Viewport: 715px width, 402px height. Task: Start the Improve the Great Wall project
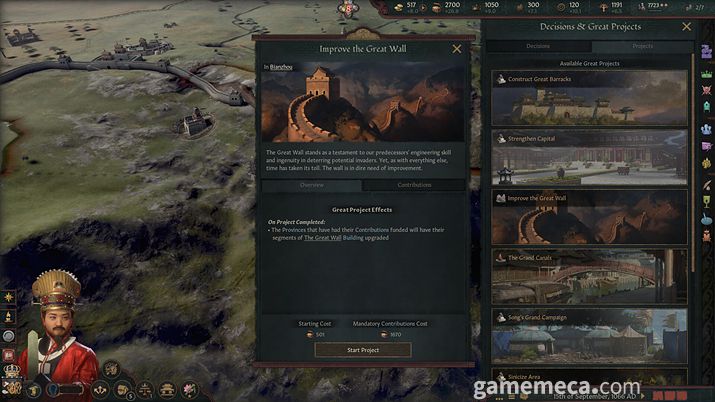click(362, 350)
